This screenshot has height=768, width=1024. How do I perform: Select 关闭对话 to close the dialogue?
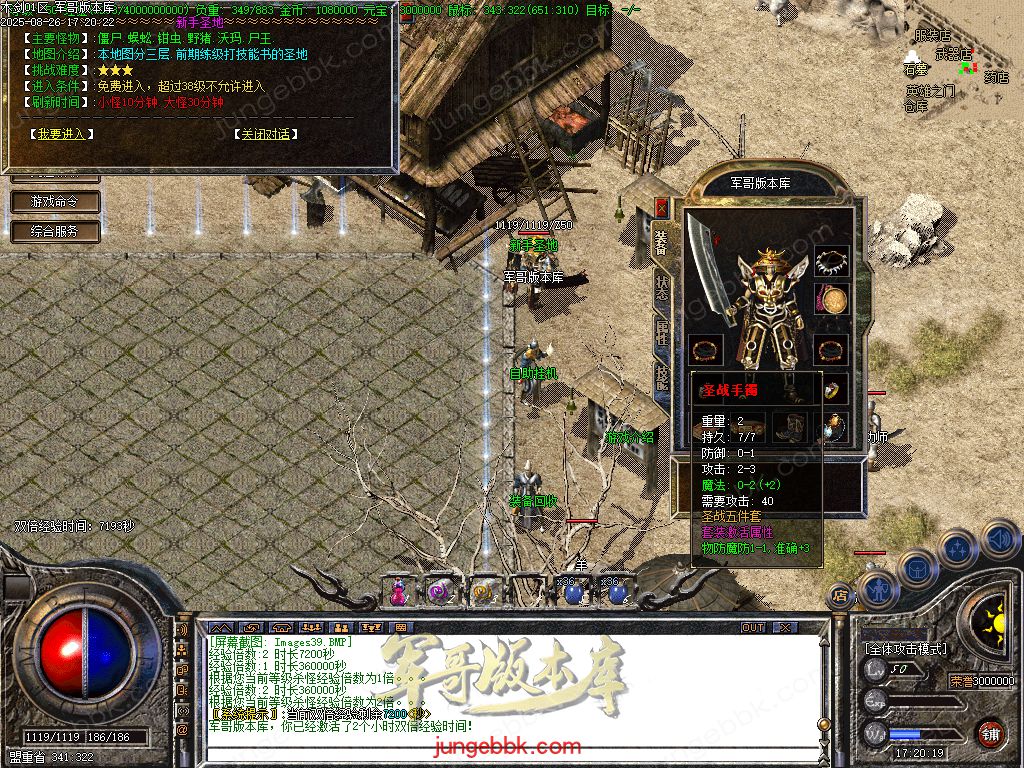tap(266, 134)
